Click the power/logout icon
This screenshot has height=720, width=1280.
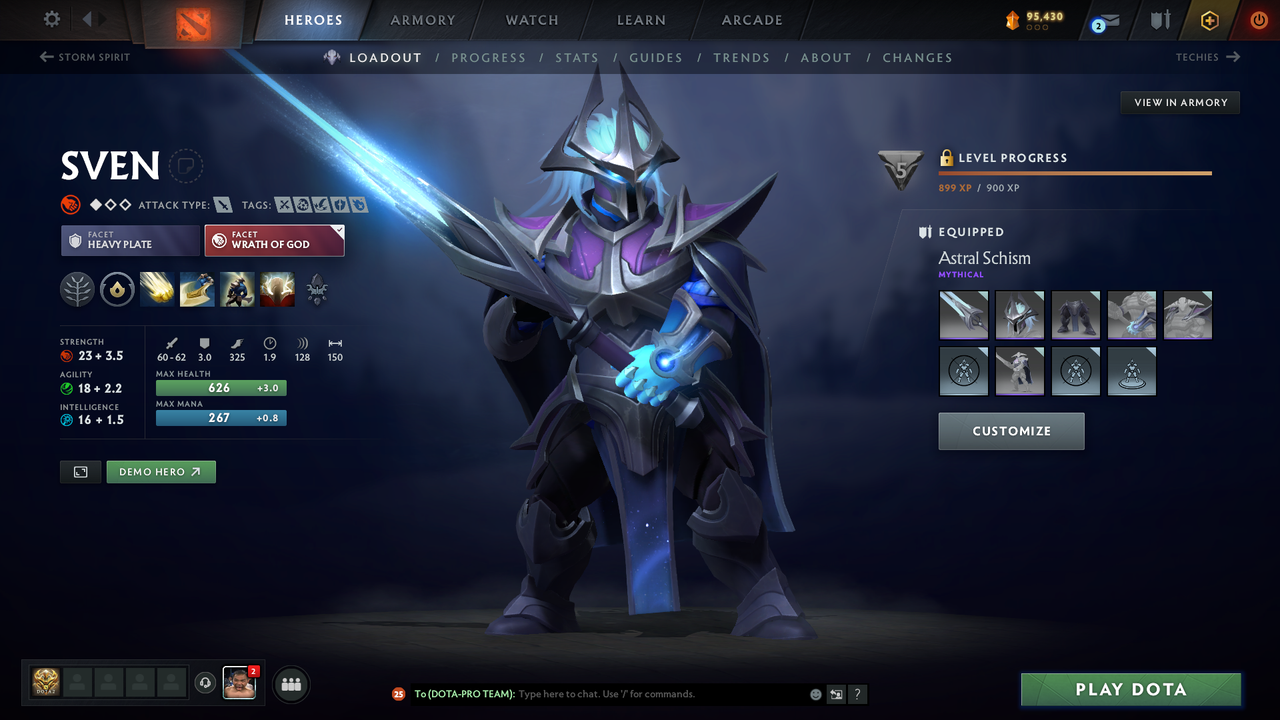click(1258, 19)
